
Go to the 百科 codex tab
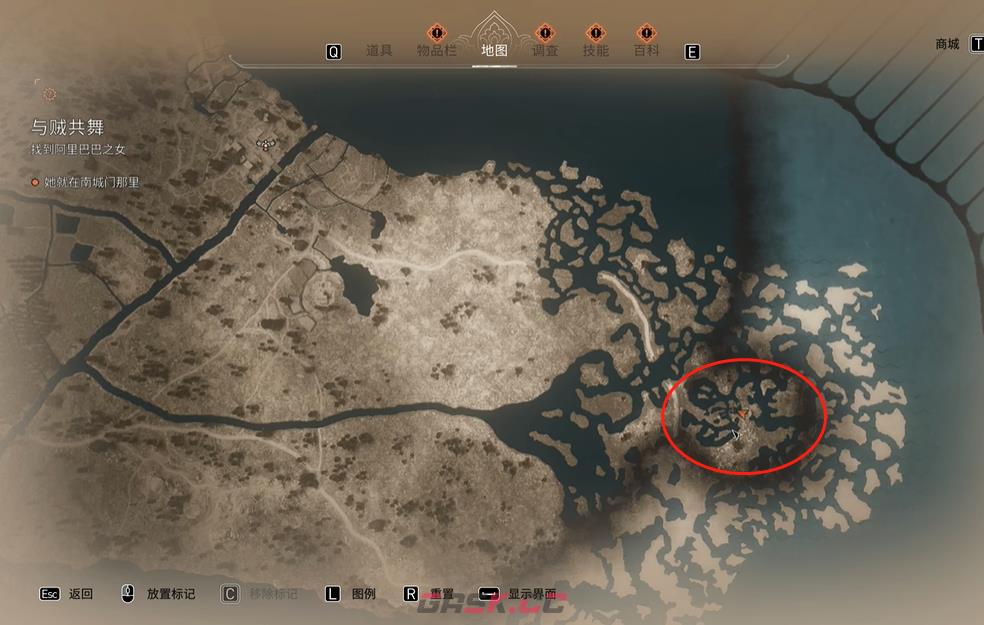[x=646, y=51]
